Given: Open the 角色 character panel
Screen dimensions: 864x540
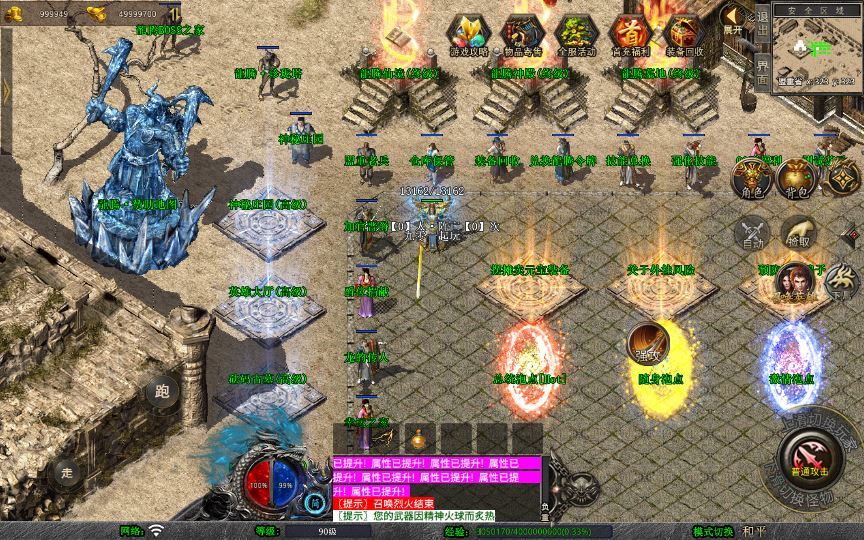Looking at the screenshot, I should pos(751,179).
